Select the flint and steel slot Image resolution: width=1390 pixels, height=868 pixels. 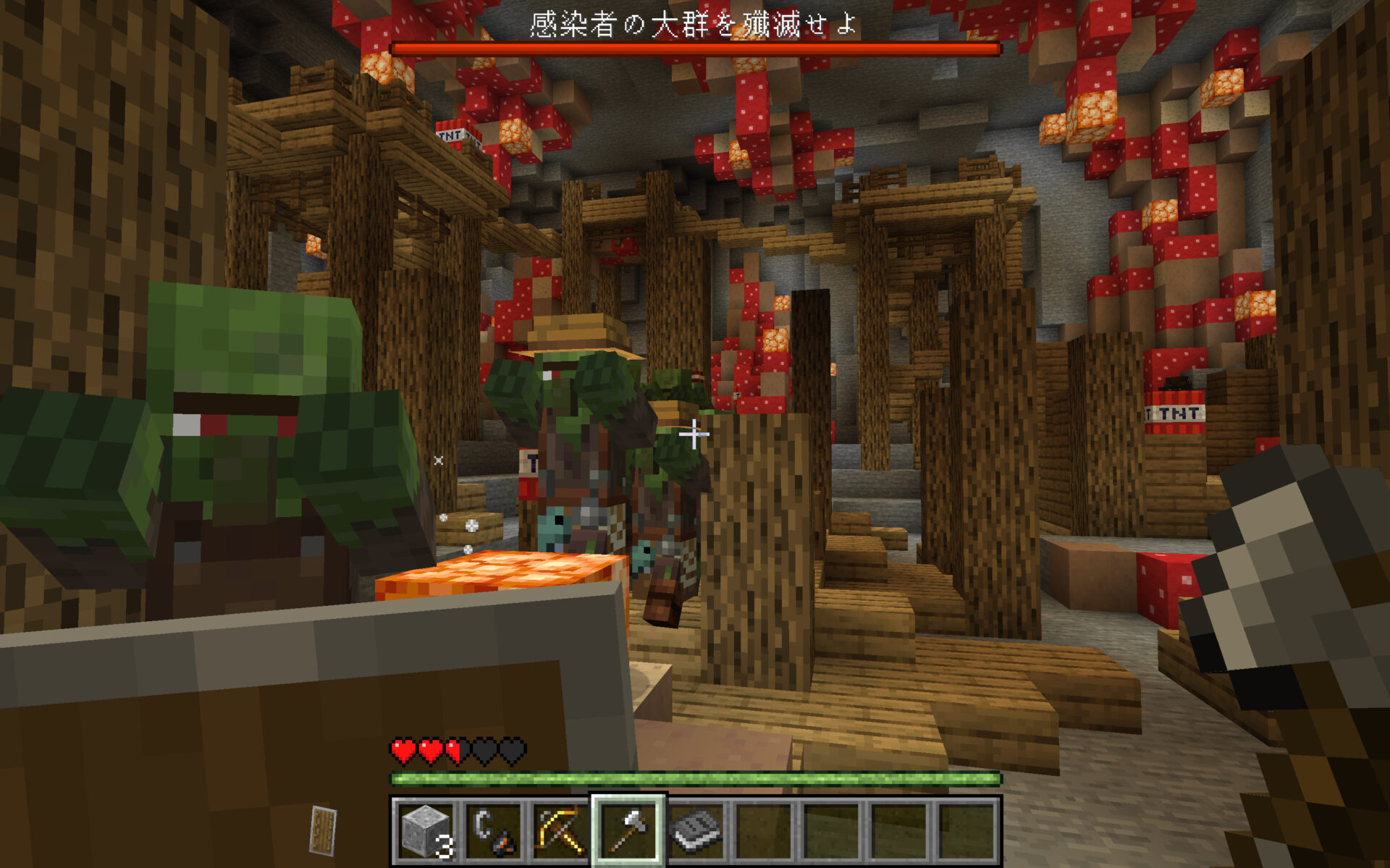pos(493,830)
